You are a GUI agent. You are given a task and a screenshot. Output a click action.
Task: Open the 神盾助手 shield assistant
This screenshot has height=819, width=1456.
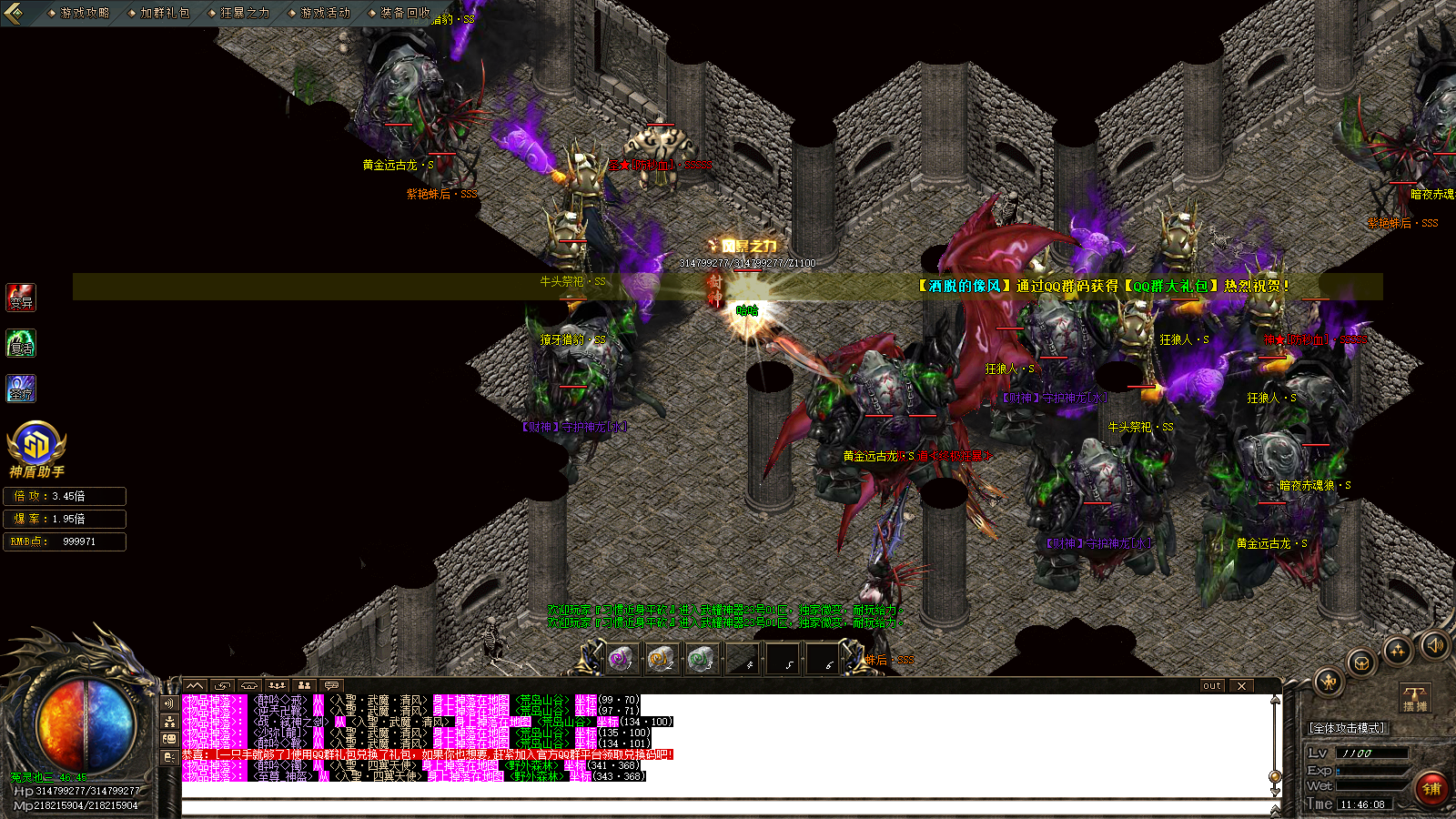point(36,449)
